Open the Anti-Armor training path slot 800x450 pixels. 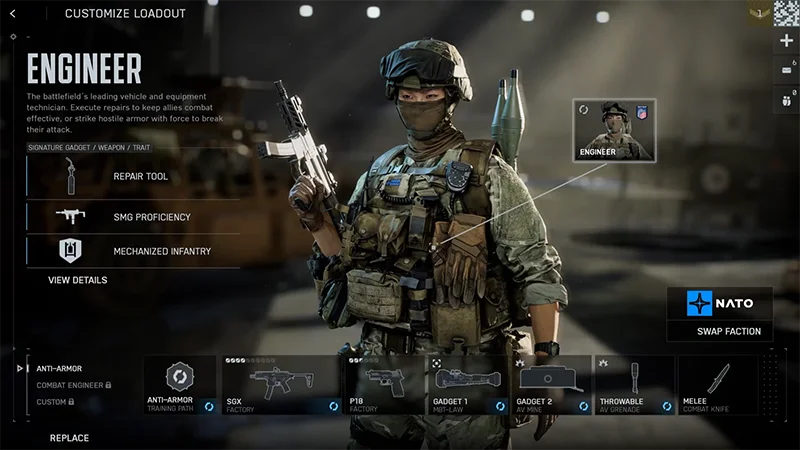181,385
